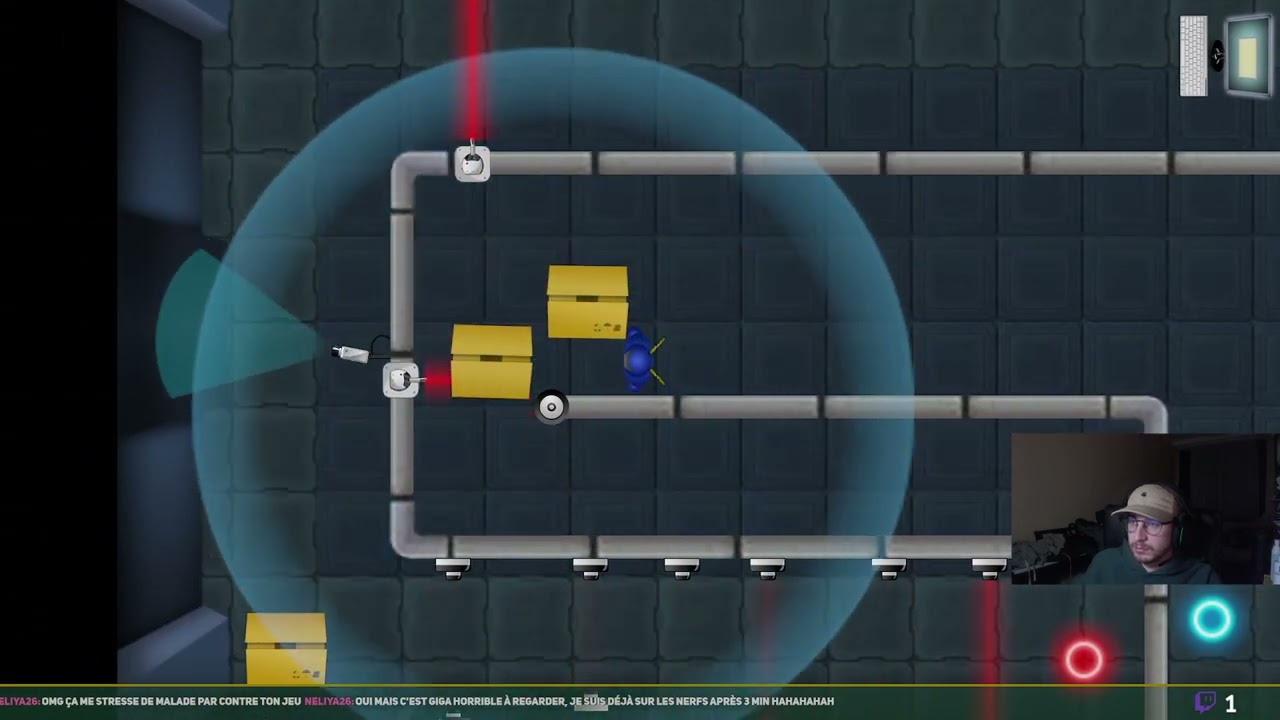Toggle the leftmost ceiling sensor under the lower pipe
The width and height of the screenshot is (1280, 720).
tap(454, 568)
